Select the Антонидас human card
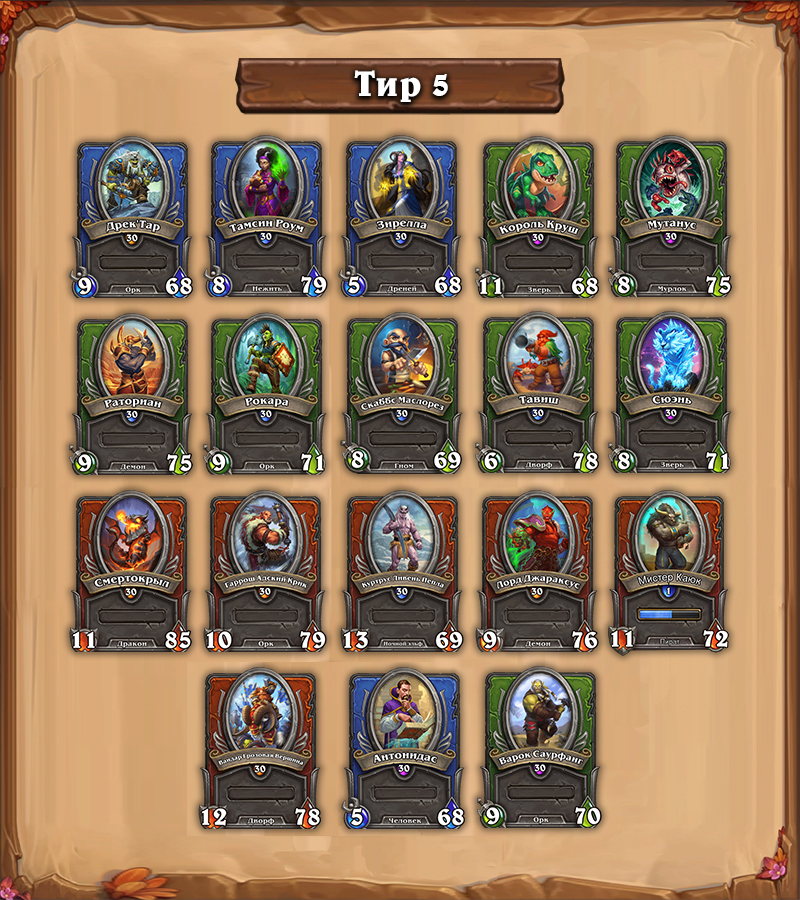 [x=401, y=750]
